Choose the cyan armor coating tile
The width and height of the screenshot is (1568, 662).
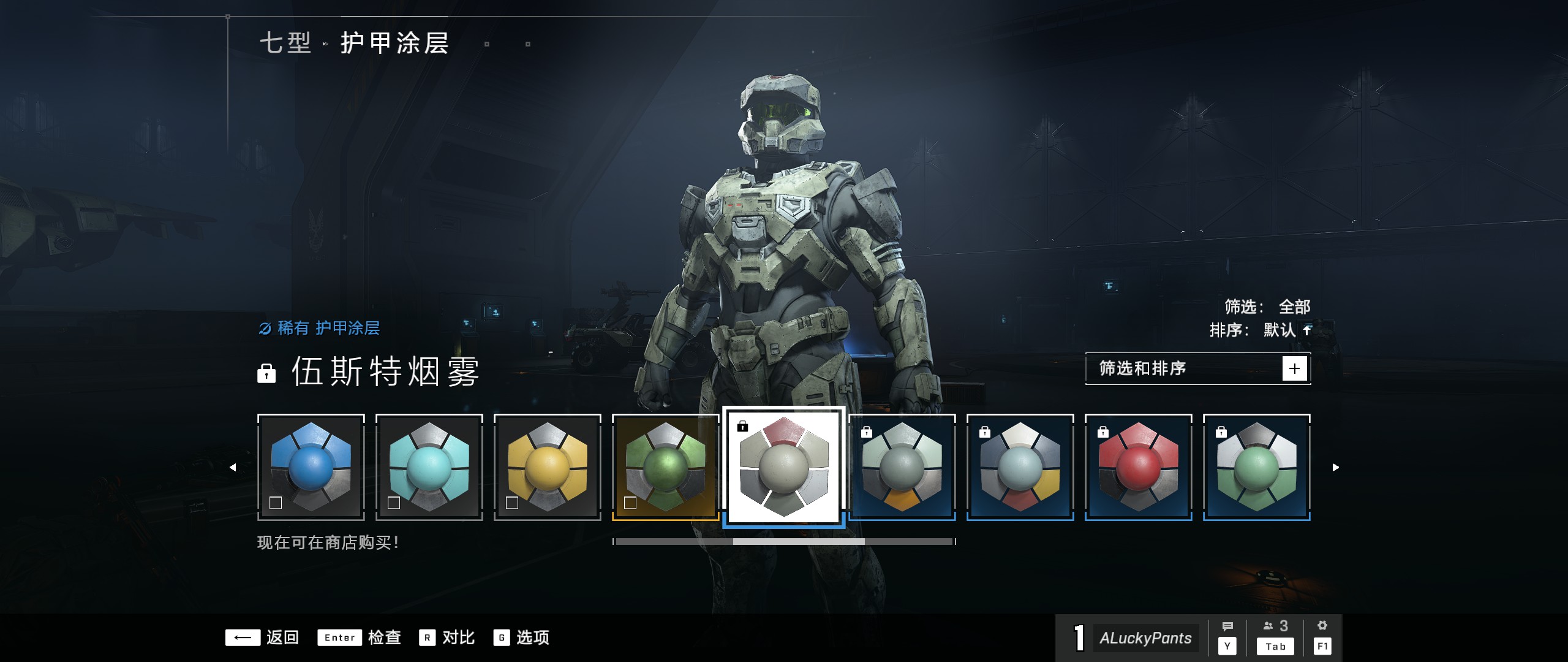(x=429, y=467)
